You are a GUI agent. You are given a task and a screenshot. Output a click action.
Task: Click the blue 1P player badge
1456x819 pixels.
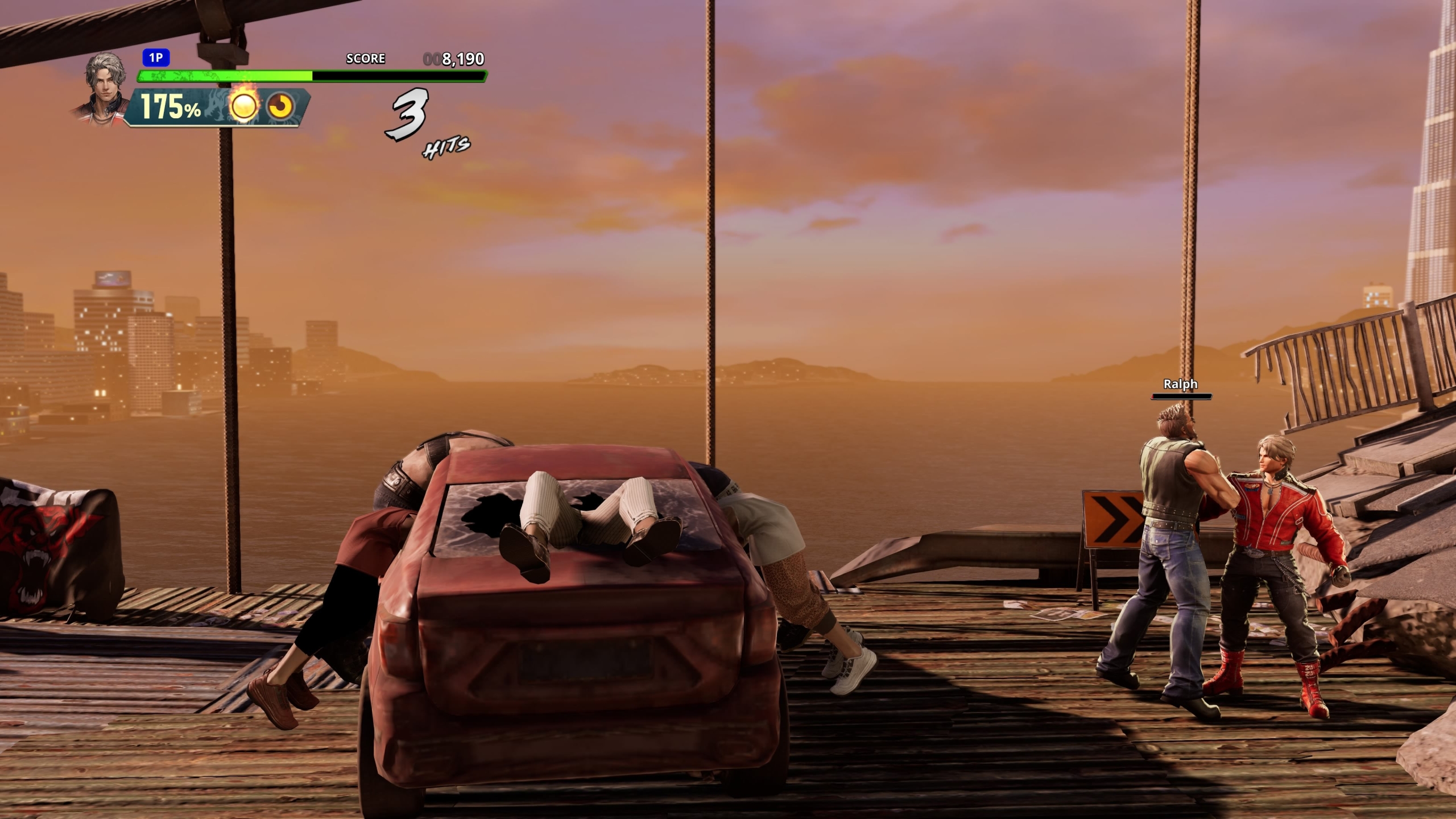pyautogui.click(x=156, y=58)
